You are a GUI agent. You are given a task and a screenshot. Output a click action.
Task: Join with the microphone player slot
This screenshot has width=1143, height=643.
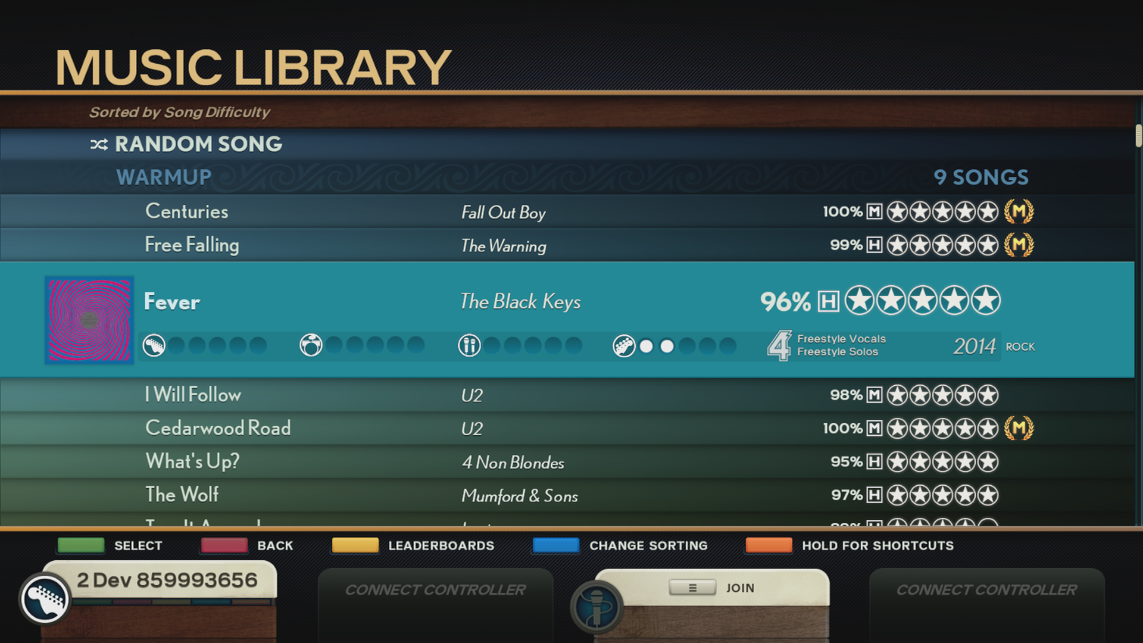pos(712,588)
